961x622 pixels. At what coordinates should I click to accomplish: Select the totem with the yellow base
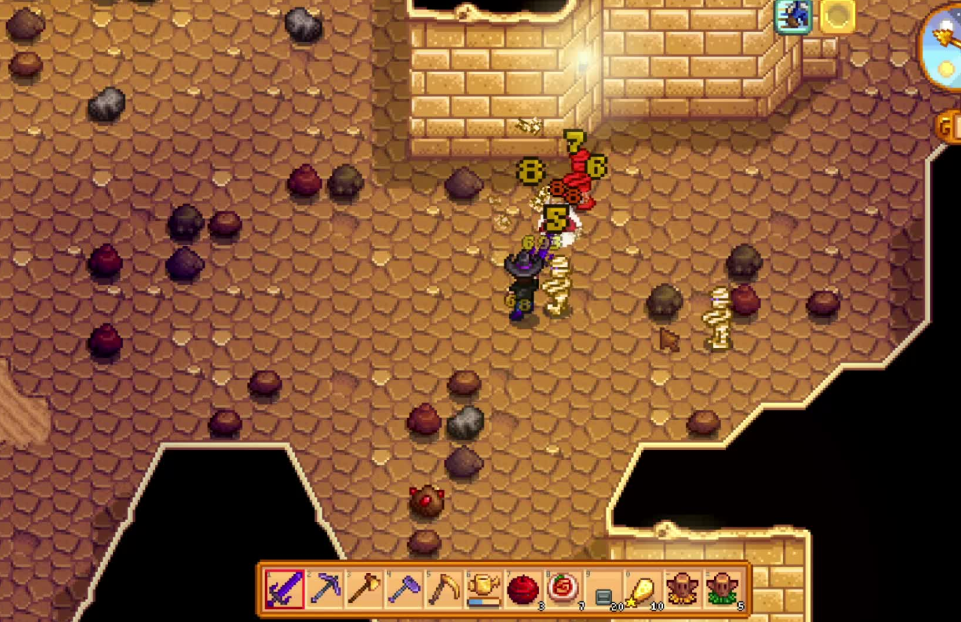683,590
